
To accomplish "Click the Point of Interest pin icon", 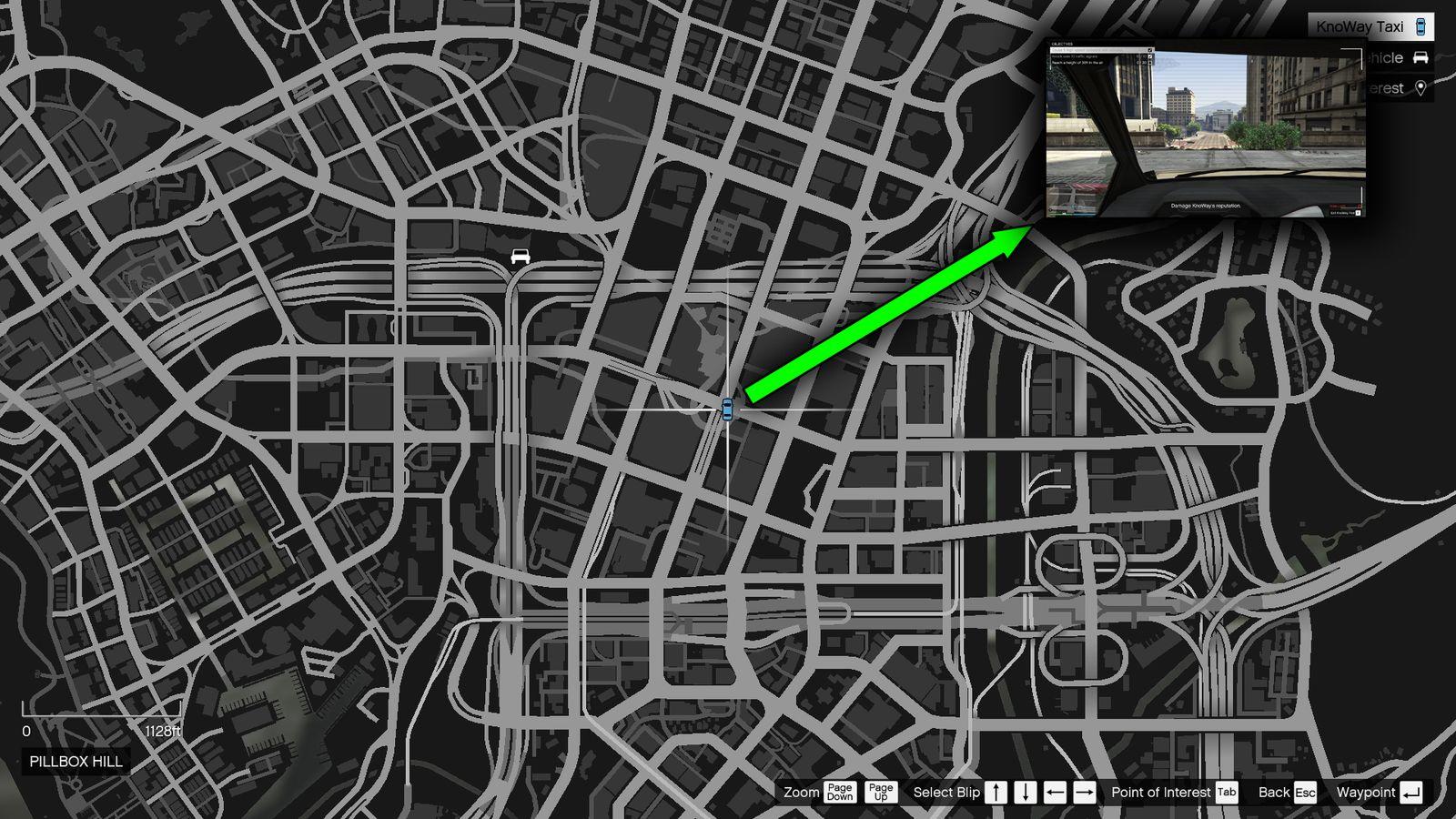I will pos(1422,88).
